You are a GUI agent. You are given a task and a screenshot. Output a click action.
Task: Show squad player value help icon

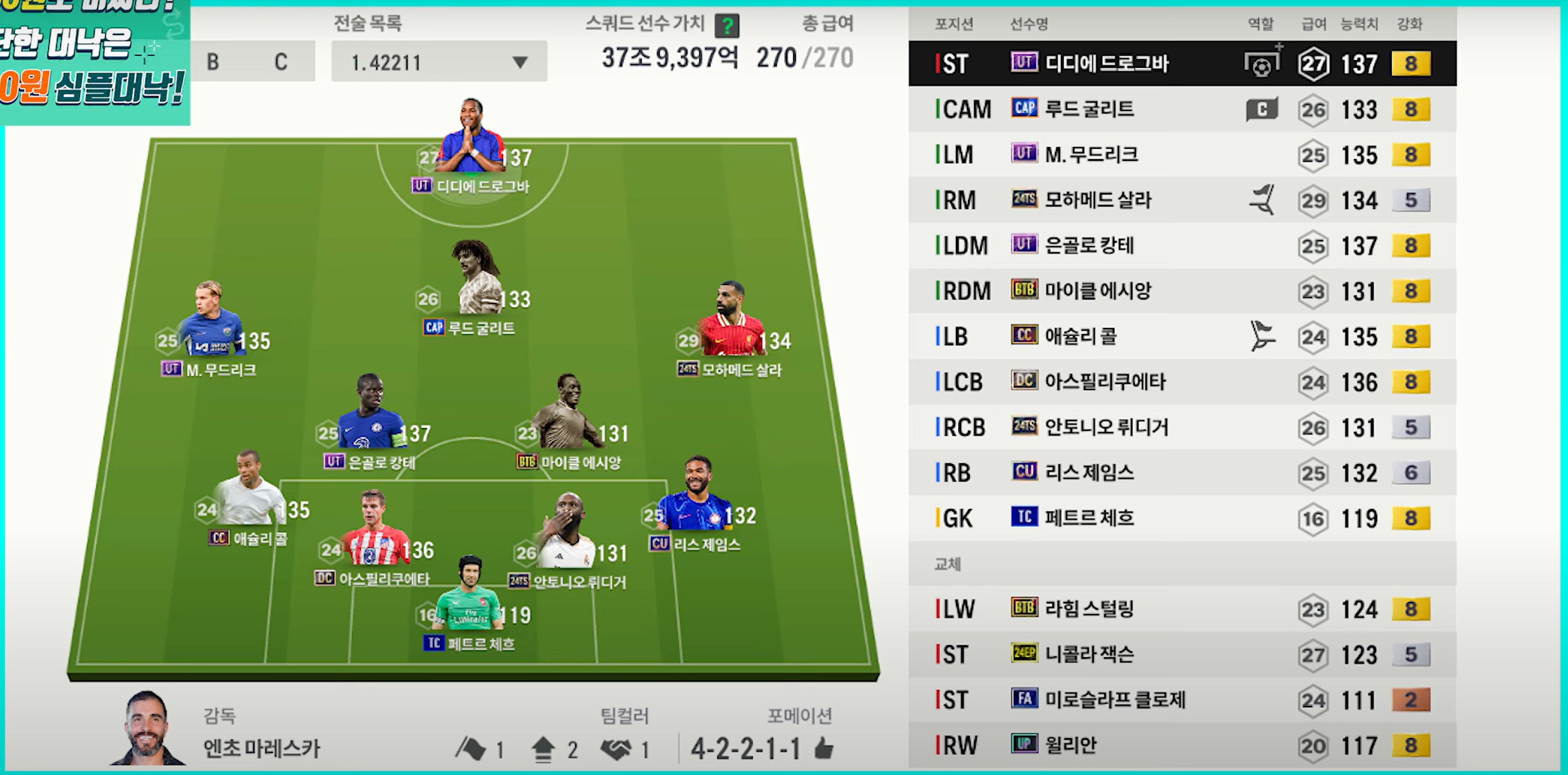coord(727,26)
